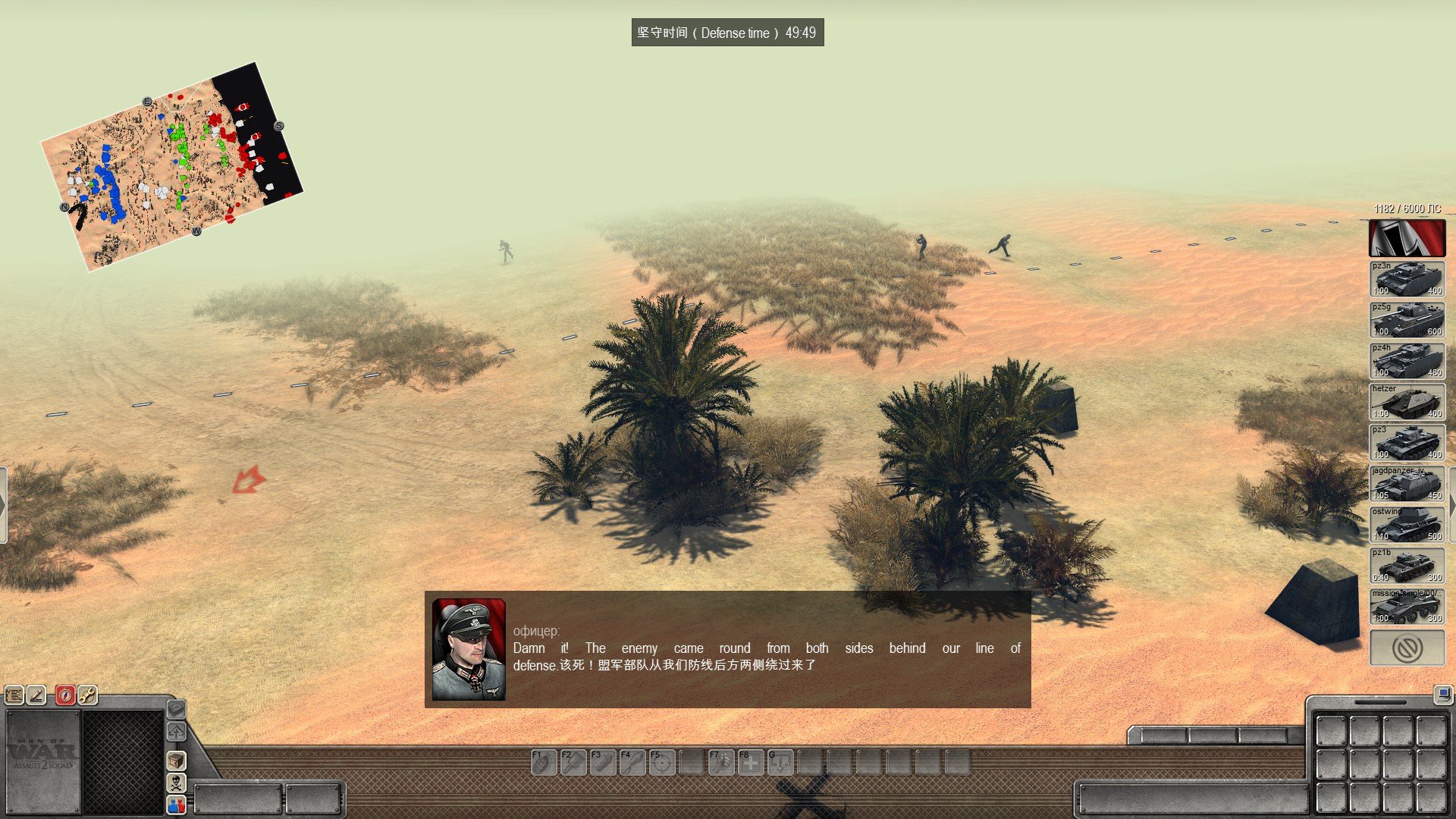Screen dimensions: 1456x819
Task: Open the blue and red players icon
Action: point(176,804)
